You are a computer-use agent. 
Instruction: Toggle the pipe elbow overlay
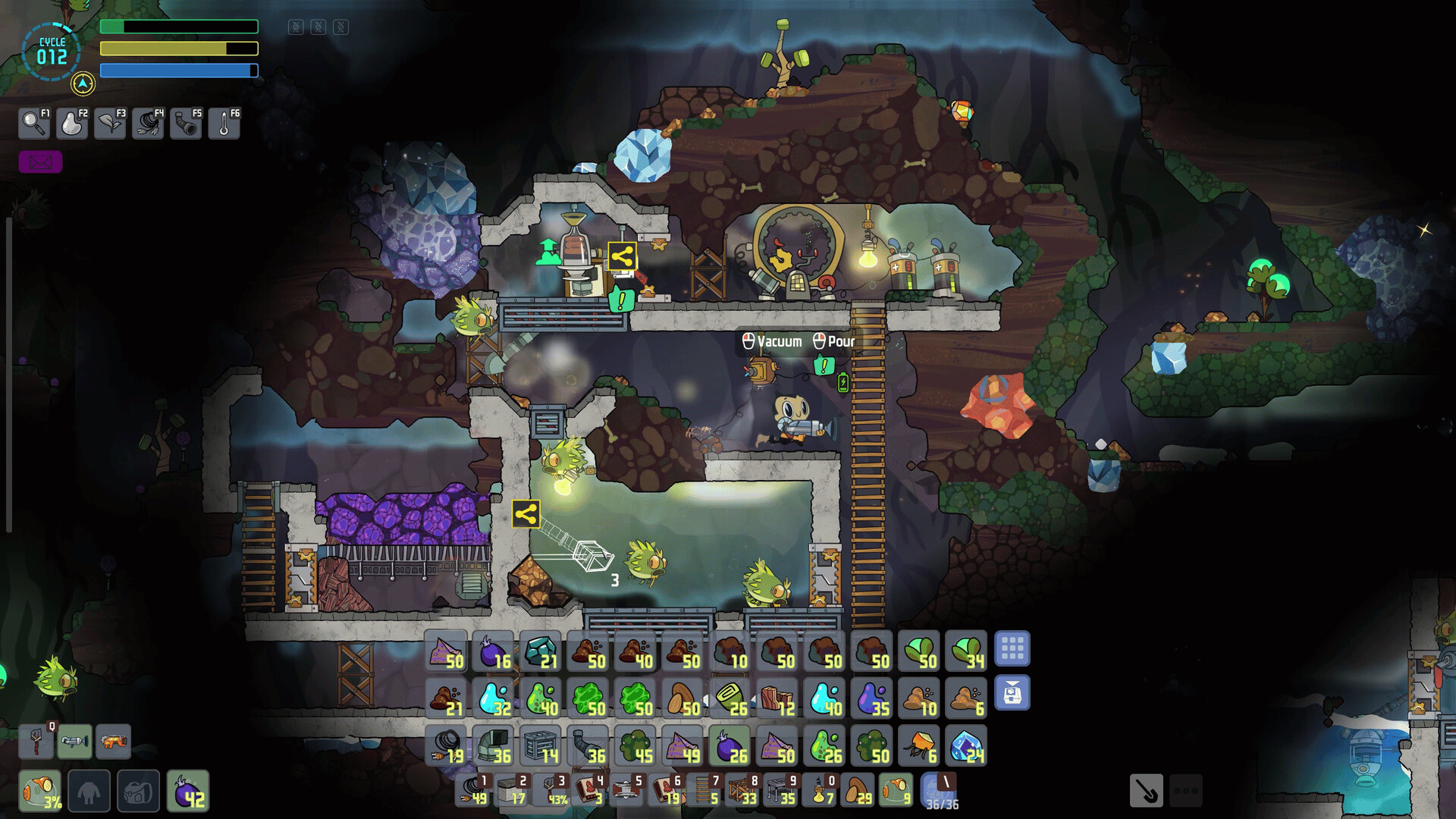186,123
